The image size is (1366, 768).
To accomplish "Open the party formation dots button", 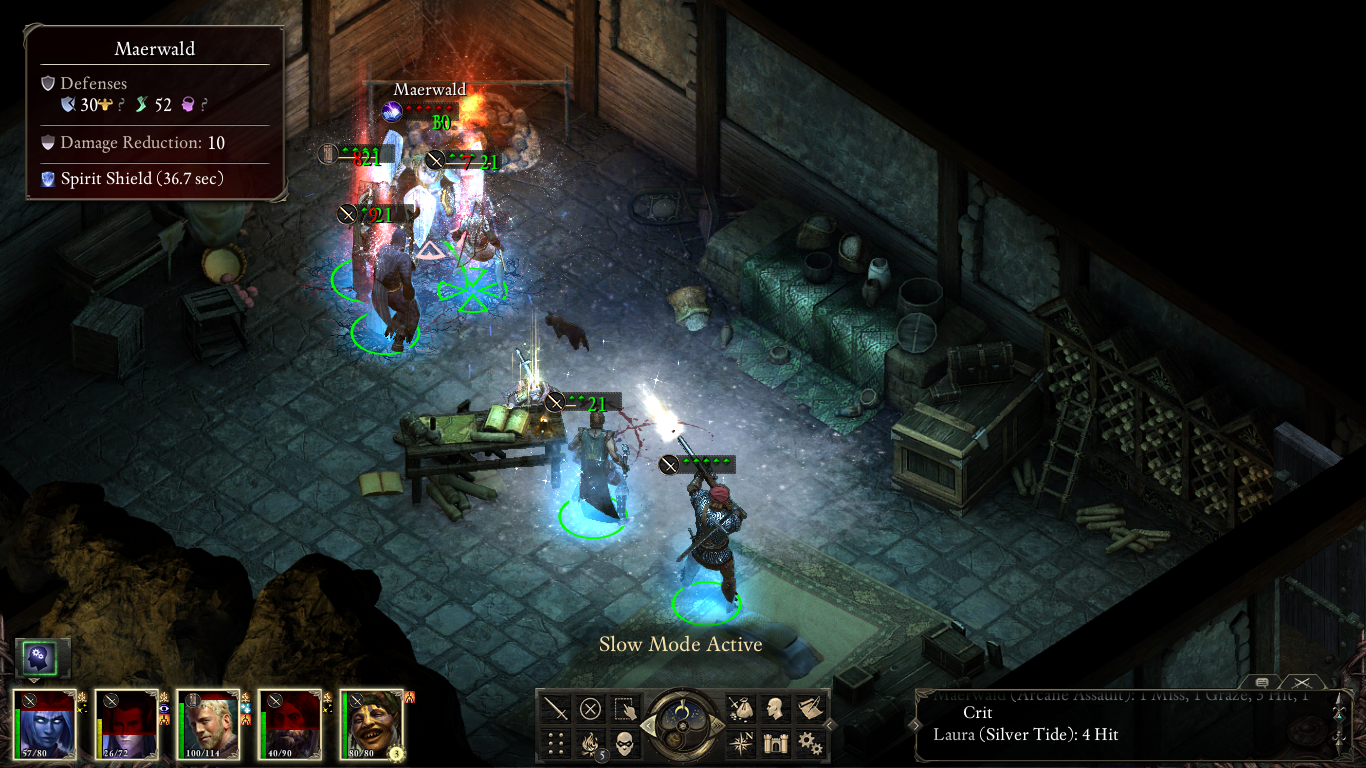I will 556,743.
